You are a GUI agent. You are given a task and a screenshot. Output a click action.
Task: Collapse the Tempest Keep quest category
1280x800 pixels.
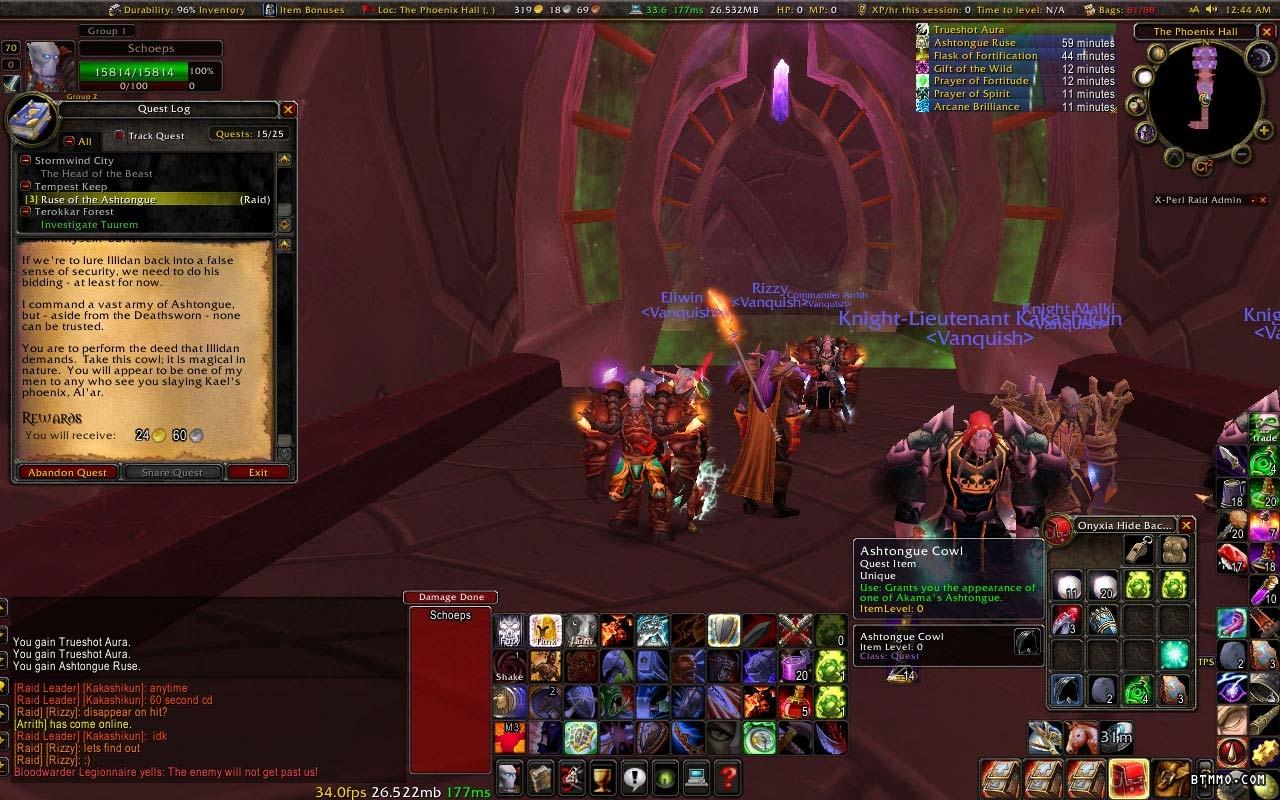(27, 187)
